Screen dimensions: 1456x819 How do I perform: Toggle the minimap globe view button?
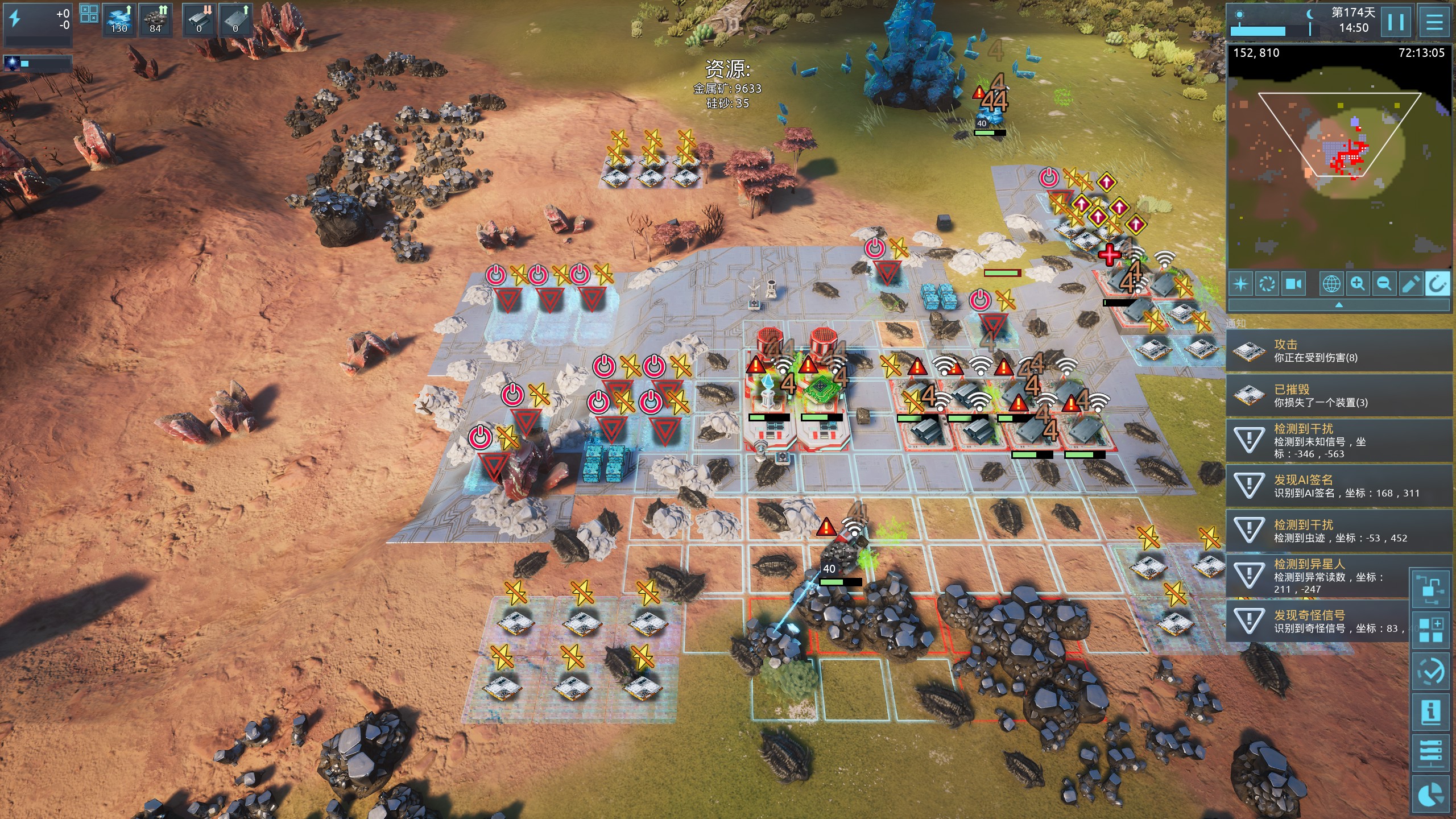pos(1331,284)
